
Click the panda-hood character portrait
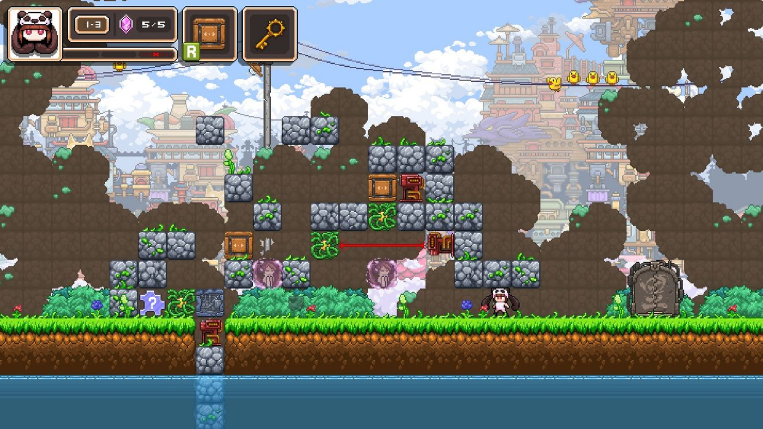coord(35,34)
